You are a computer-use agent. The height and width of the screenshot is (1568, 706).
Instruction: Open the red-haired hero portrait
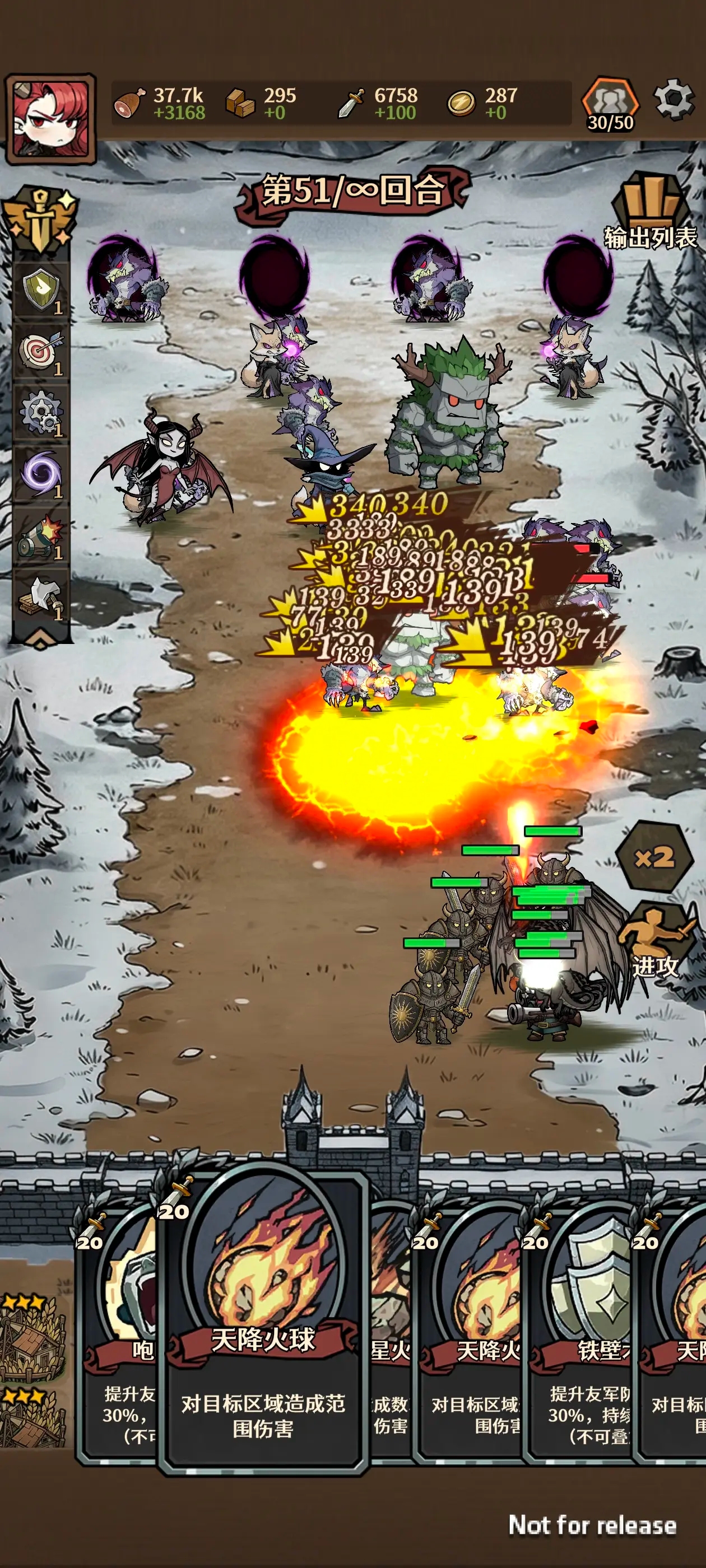50,119
